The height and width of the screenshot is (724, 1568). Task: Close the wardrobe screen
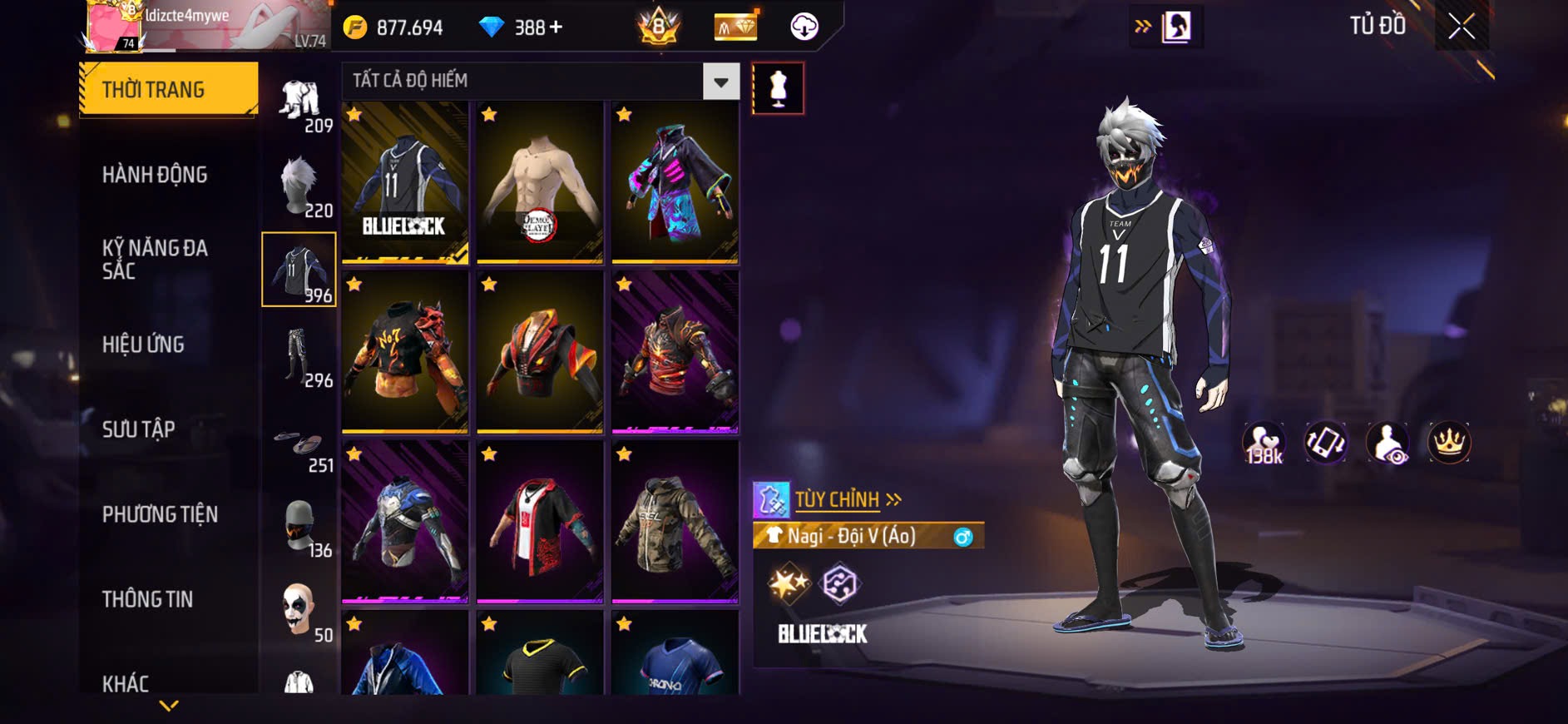point(1462,27)
